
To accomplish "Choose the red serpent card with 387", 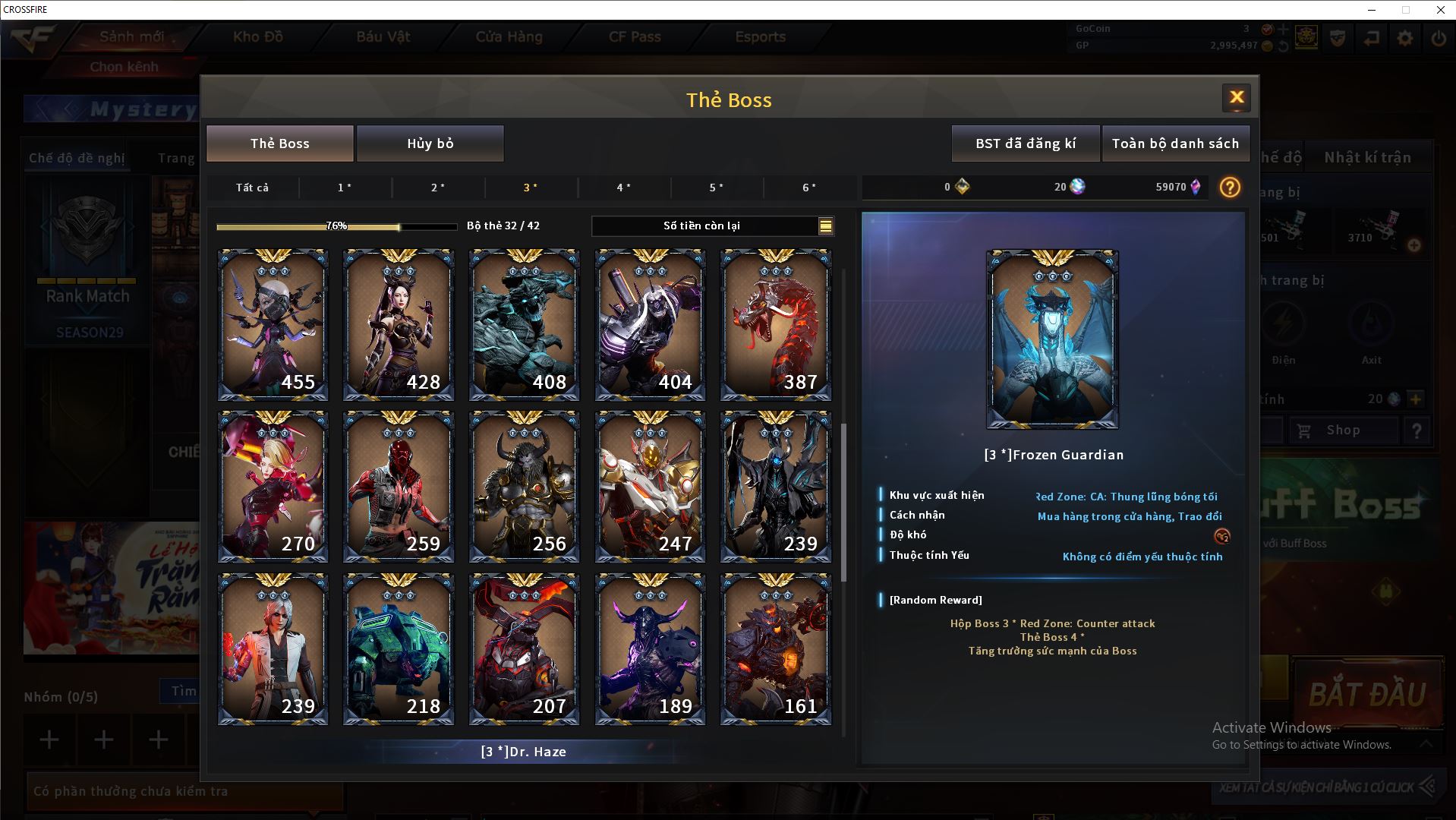I will (x=775, y=325).
